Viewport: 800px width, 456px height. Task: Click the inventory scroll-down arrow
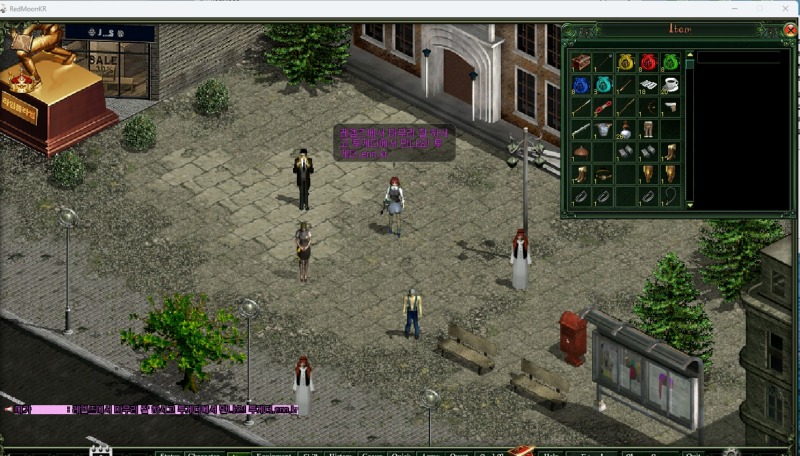click(689, 205)
